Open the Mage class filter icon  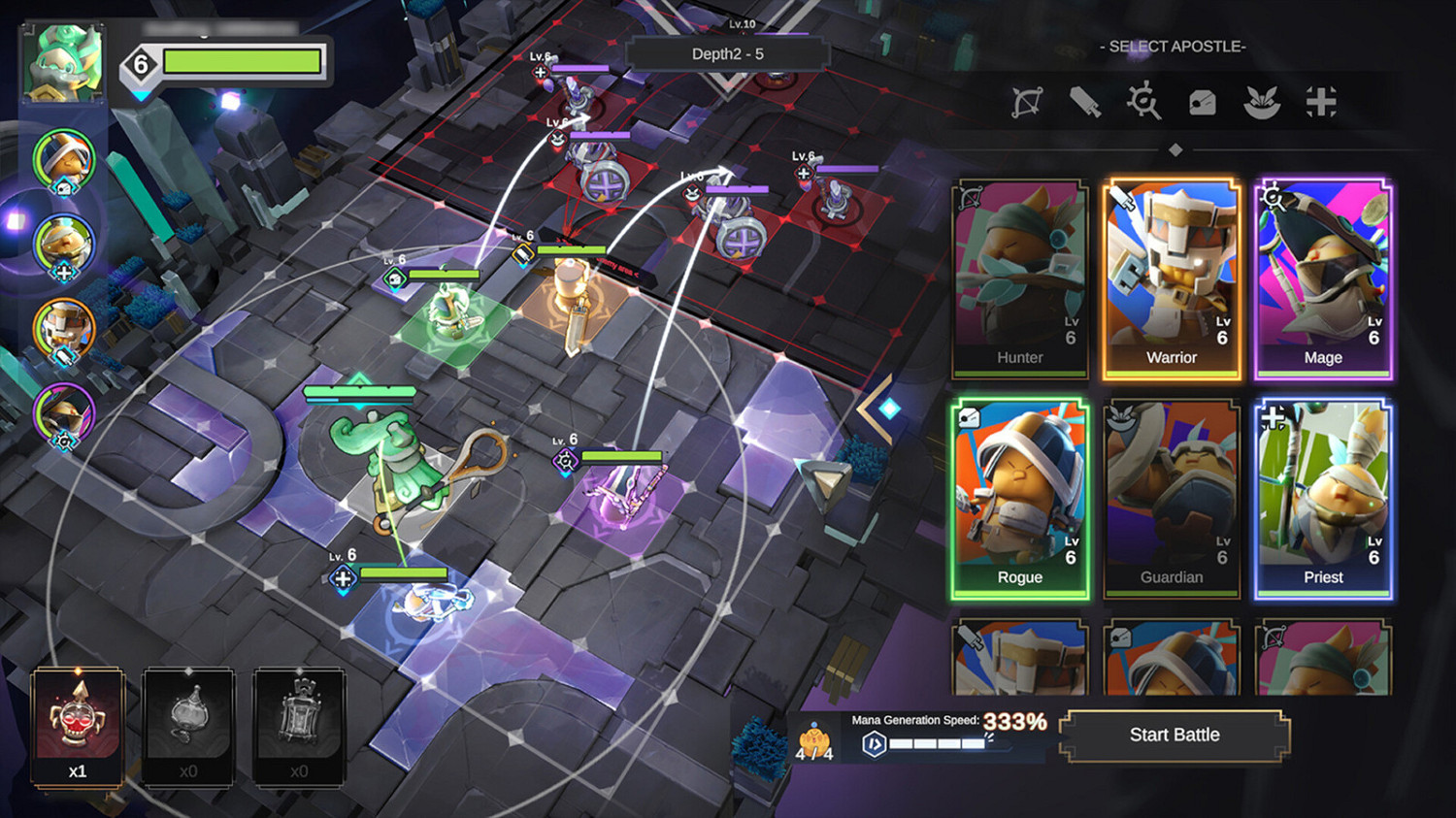tap(1146, 100)
